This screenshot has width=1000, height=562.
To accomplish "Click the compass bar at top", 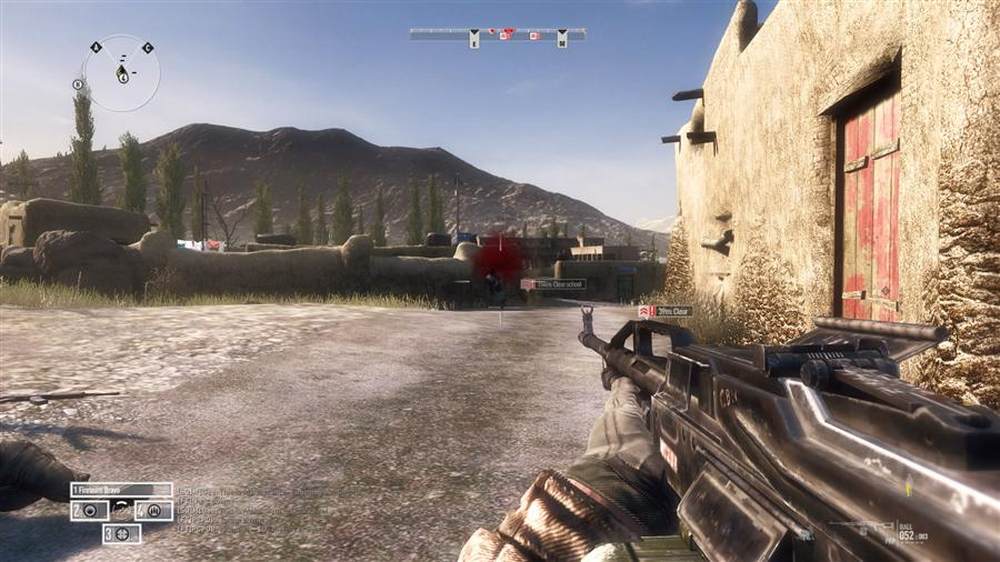I will click(497, 35).
